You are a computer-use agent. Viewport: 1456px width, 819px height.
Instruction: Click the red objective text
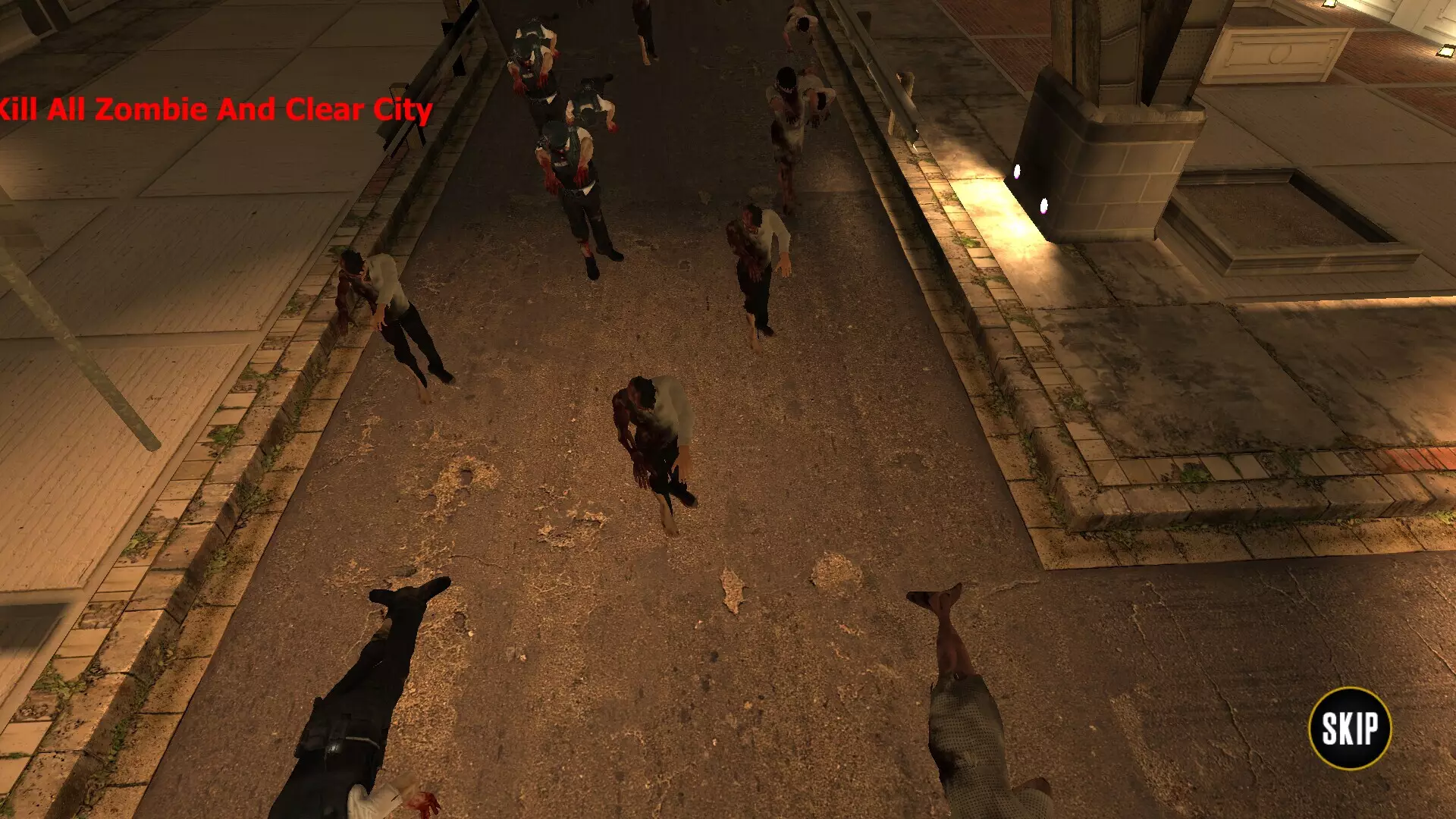pyautogui.click(x=216, y=111)
